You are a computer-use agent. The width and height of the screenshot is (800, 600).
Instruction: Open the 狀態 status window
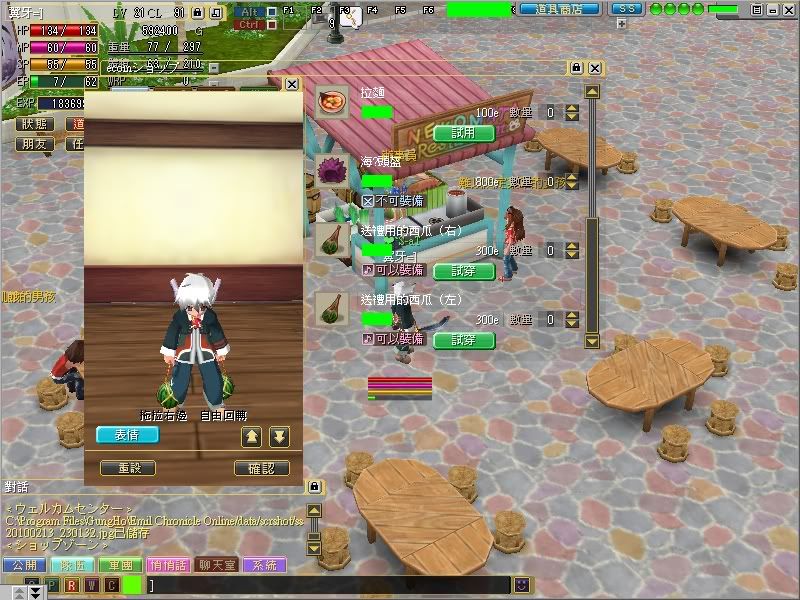click(35, 124)
